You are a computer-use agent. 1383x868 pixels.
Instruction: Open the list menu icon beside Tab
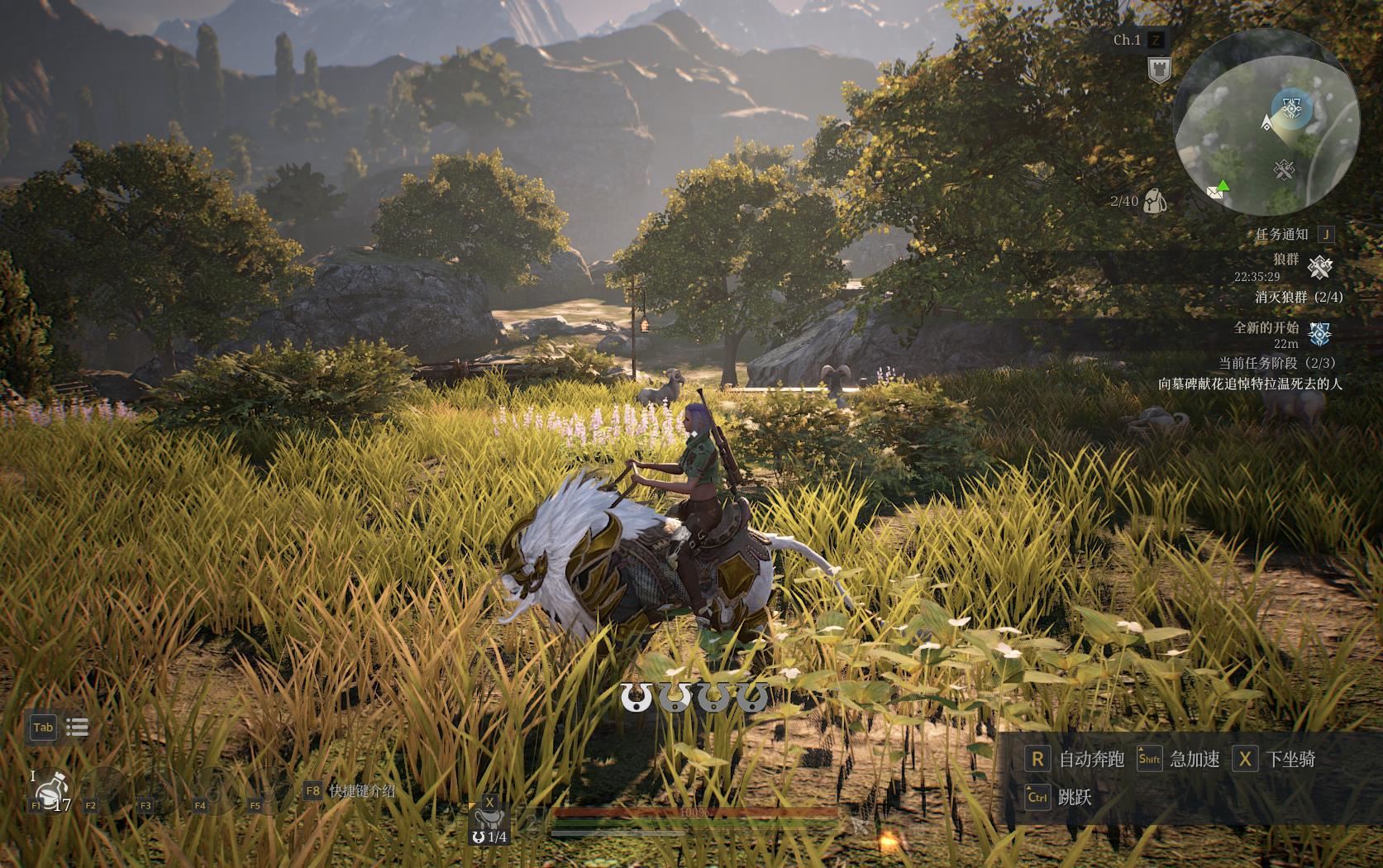tap(77, 727)
